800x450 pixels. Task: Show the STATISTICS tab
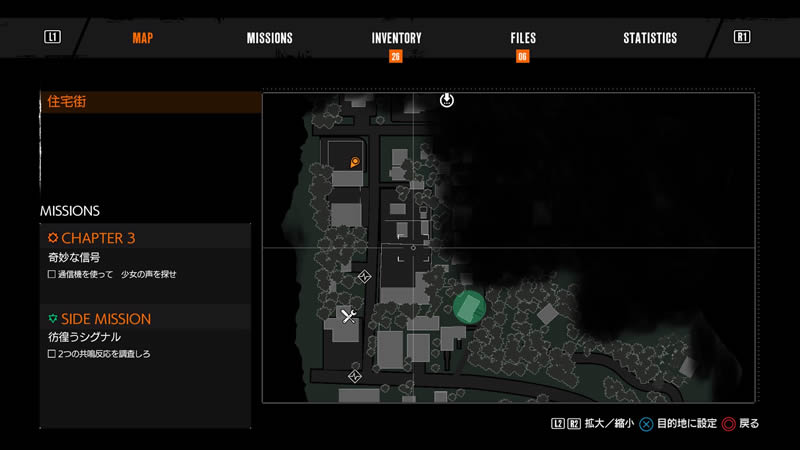(x=650, y=38)
